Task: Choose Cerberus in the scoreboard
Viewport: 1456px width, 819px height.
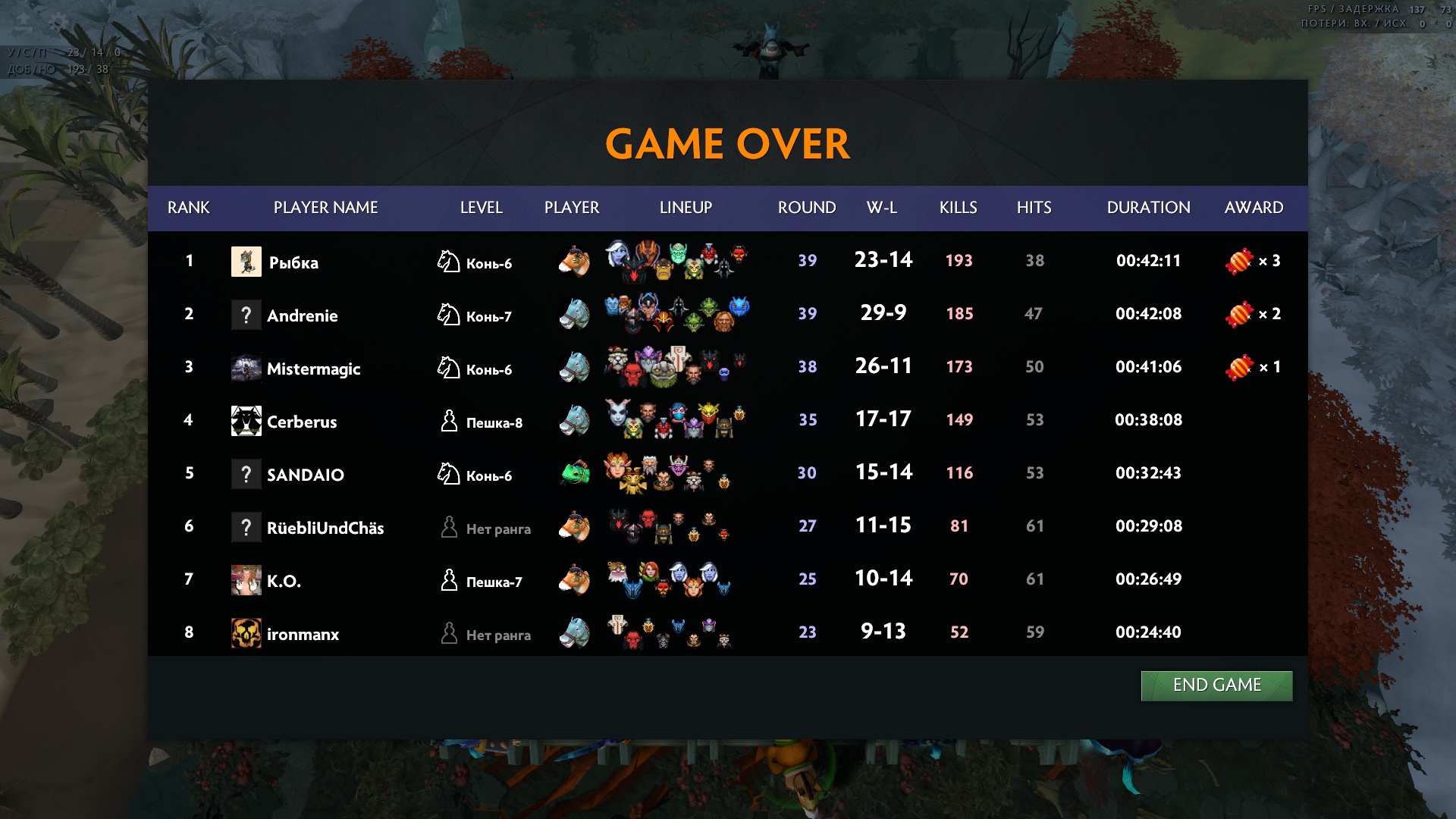Action: click(301, 422)
